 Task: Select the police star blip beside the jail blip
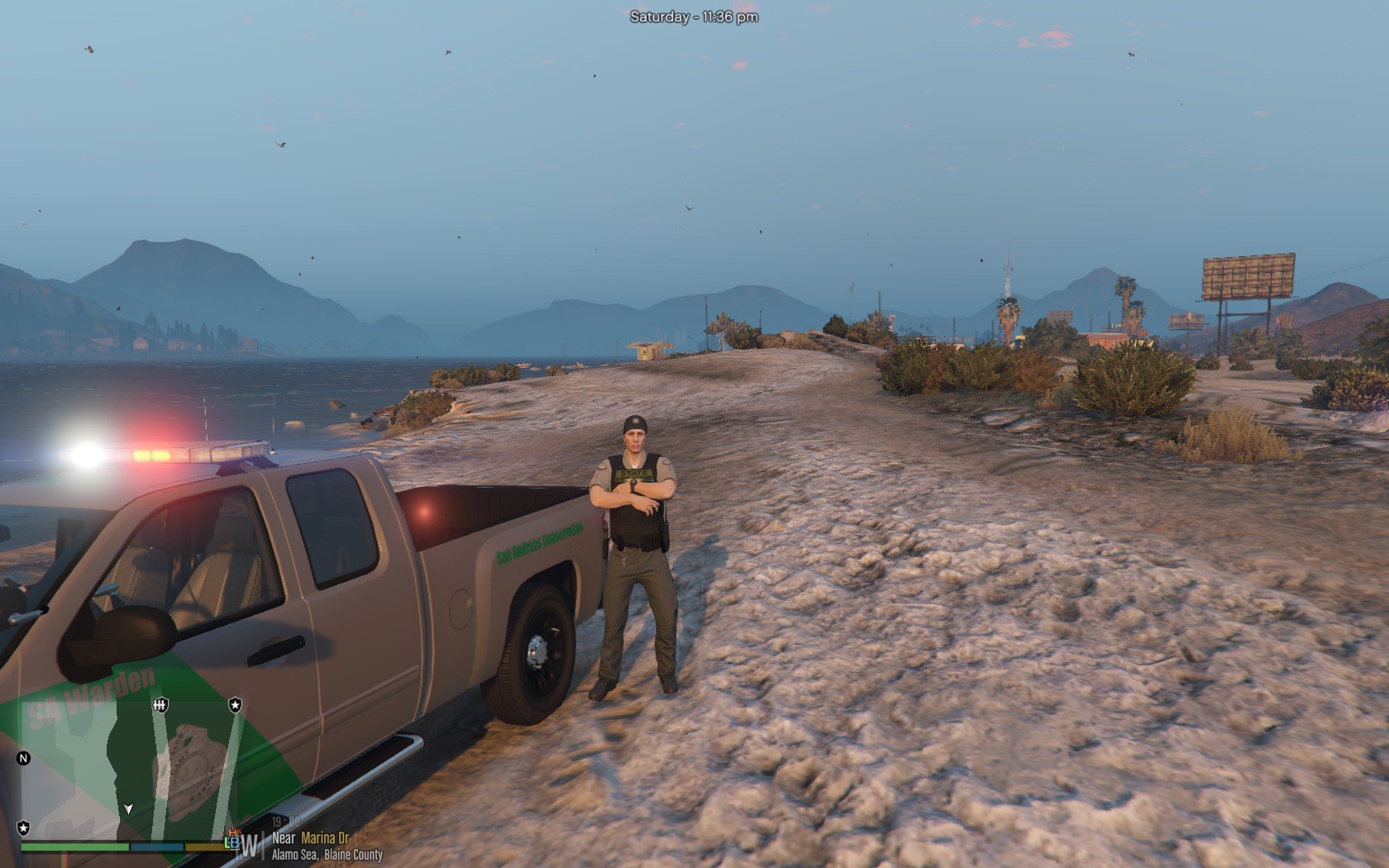click(236, 705)
